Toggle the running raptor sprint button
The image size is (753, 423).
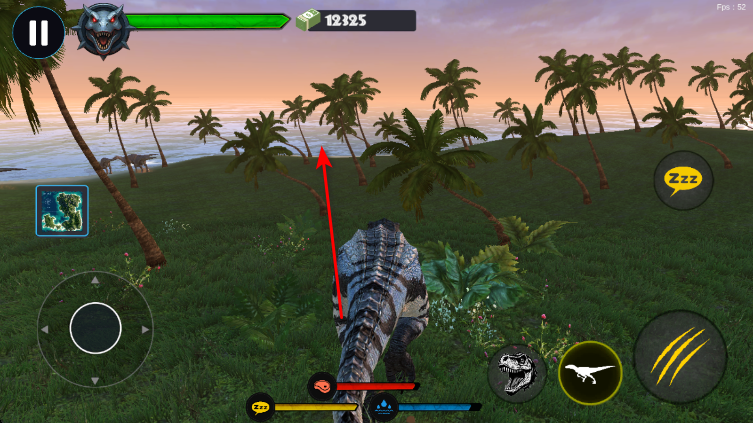pos(589,373)
